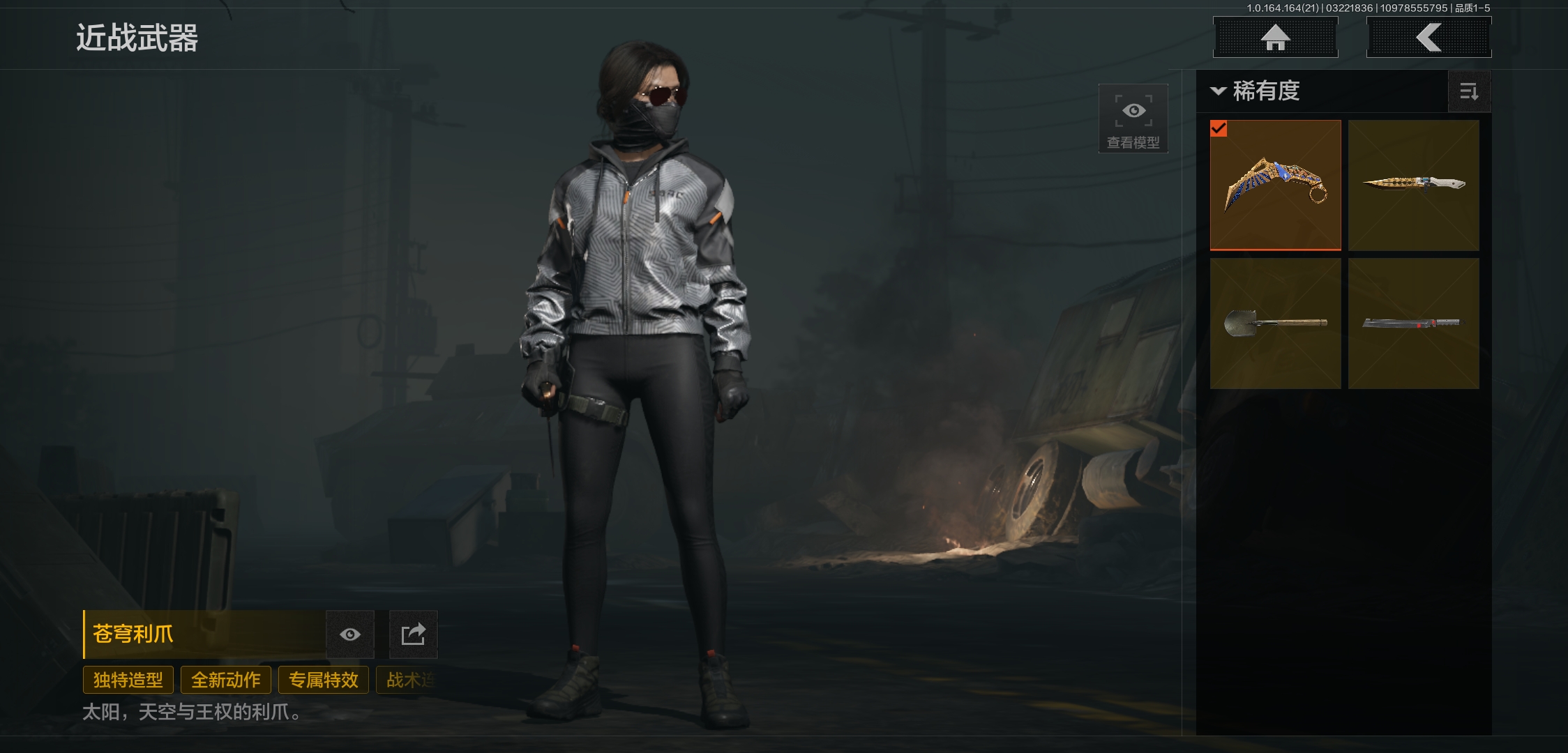Select the shovel melee weapon

1275,323
